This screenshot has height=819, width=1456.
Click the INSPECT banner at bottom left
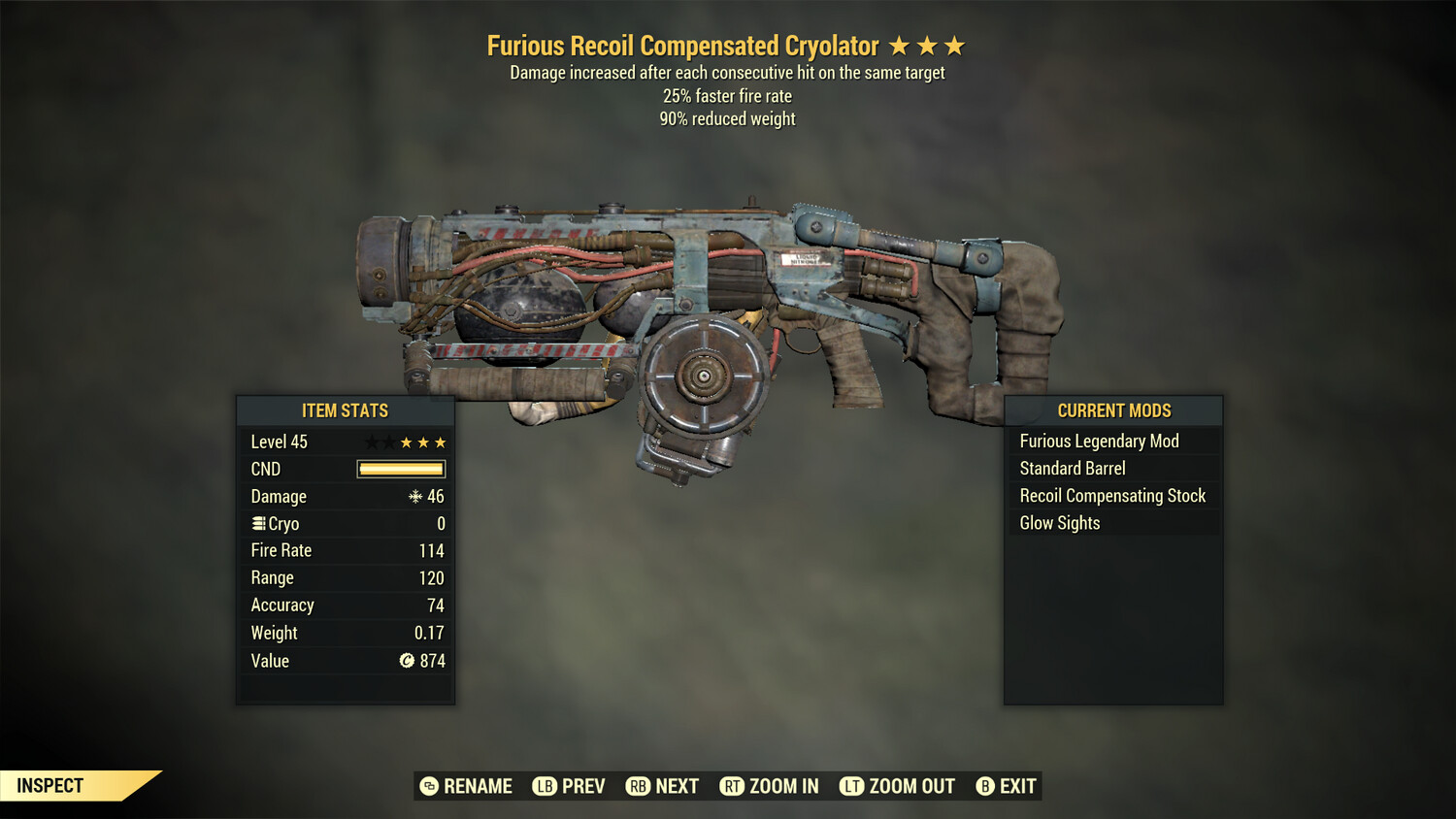point(50,785)
